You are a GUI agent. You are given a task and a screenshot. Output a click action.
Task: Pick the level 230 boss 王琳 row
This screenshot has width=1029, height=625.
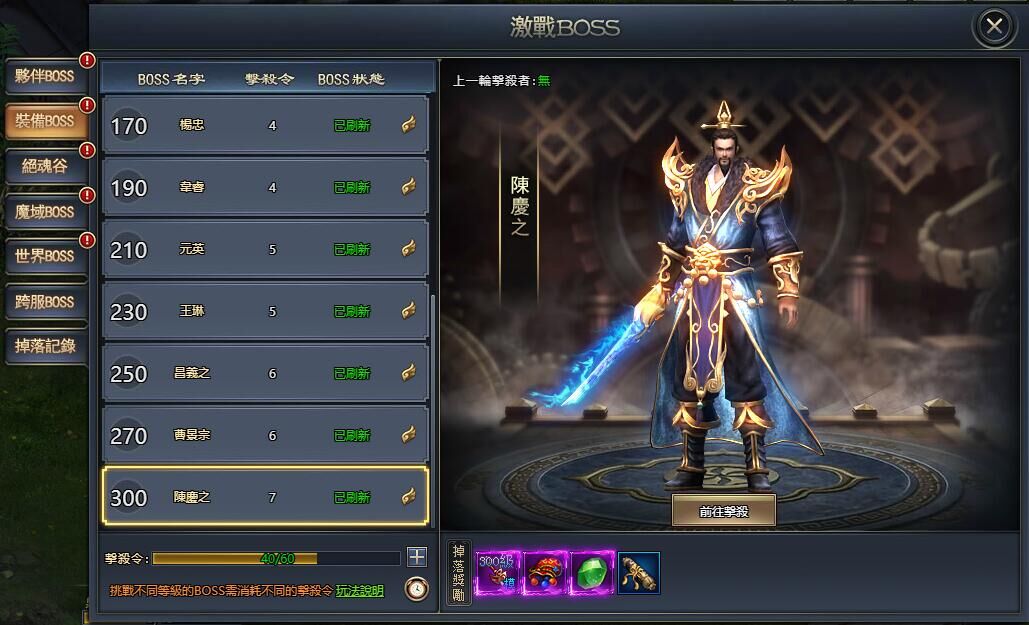(x=265, y=311)
